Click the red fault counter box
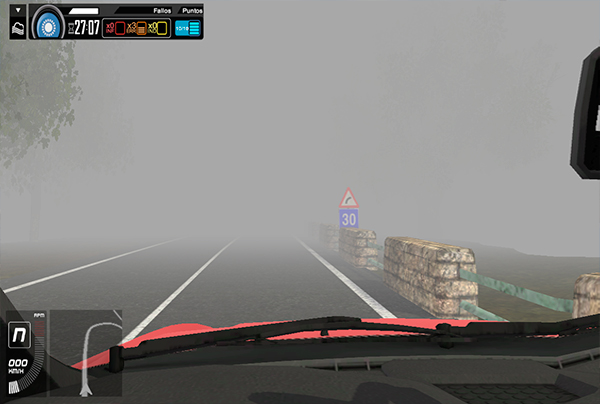Viewport: 600px width, 404px height. coord(118,28)
